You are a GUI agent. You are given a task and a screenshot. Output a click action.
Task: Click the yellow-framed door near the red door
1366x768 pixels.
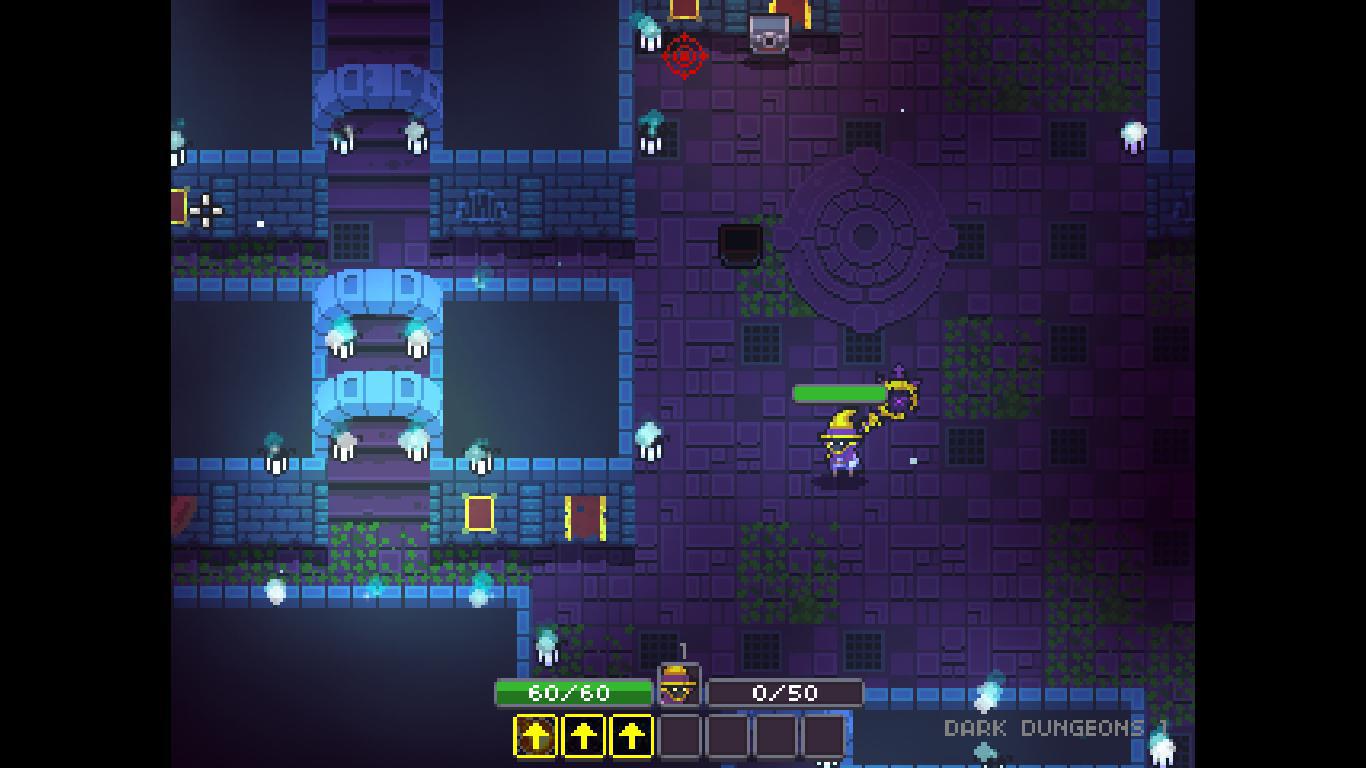coord(481,512)
